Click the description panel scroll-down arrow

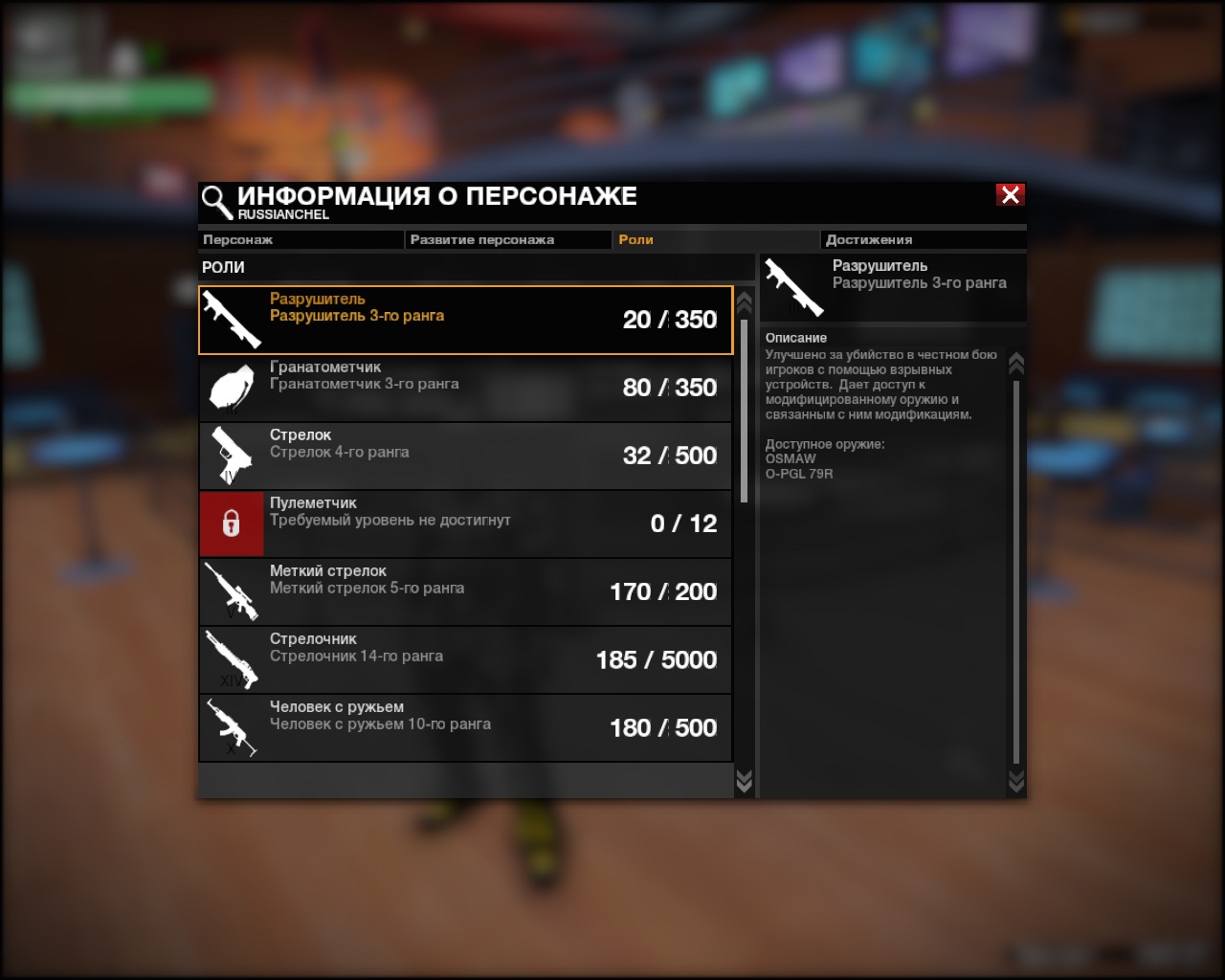click(x=1016, y=782)
